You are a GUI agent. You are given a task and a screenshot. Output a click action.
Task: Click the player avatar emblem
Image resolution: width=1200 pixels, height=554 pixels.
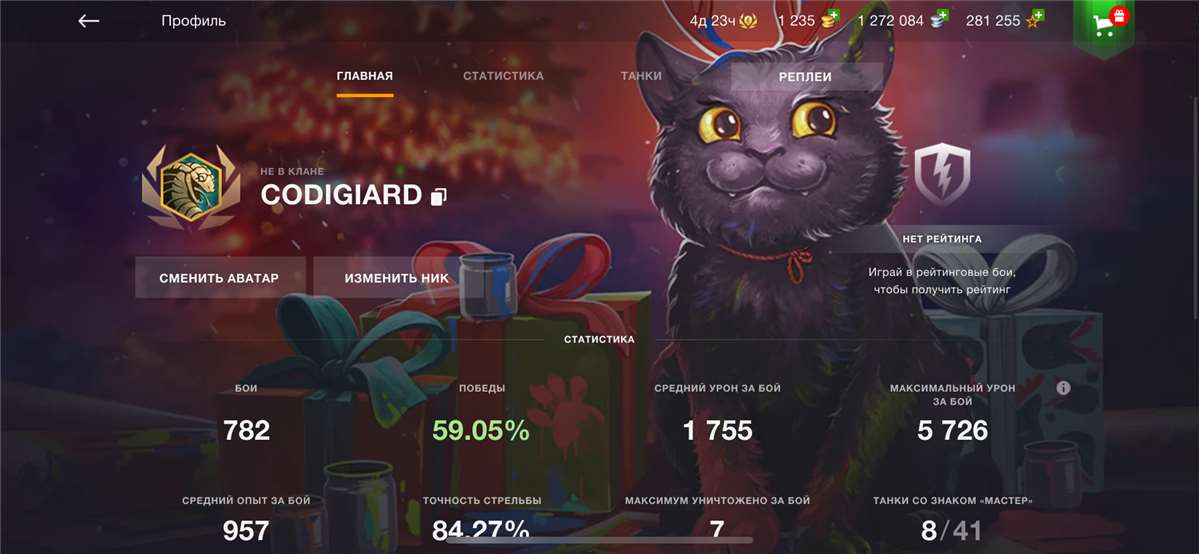click(190, 188)
